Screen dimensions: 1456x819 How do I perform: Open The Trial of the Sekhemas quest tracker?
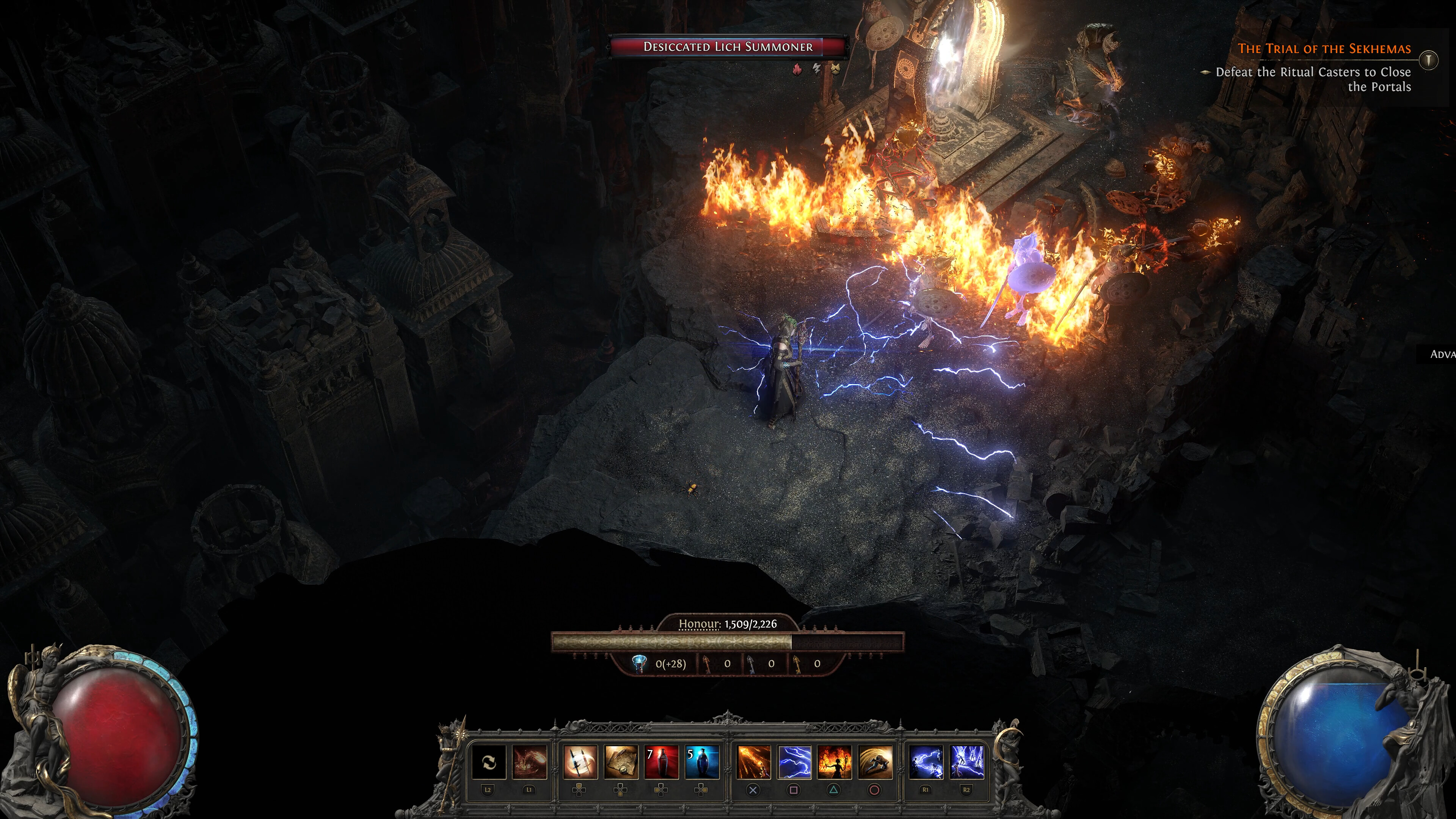(1324, 49)
